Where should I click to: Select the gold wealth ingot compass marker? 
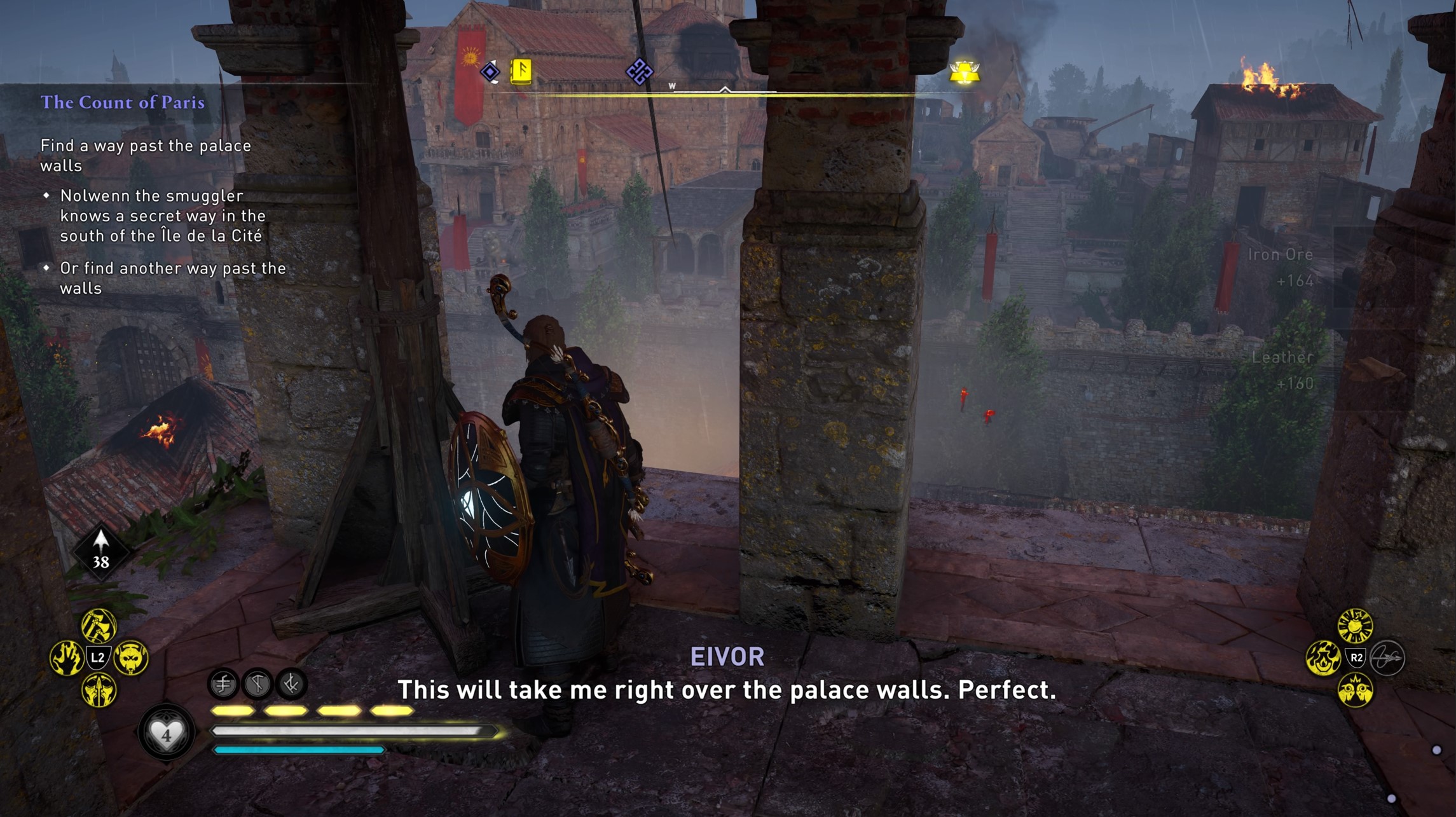point(965,72)
